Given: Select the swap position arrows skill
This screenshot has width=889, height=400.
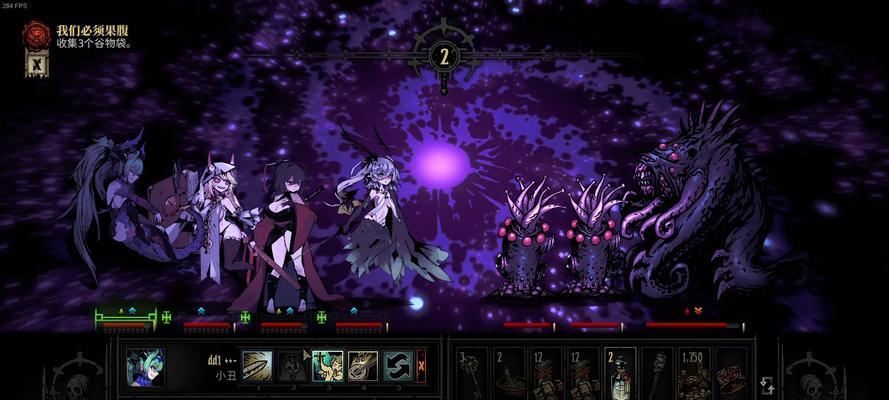Looking at the screenshot, I should (397, 366).
